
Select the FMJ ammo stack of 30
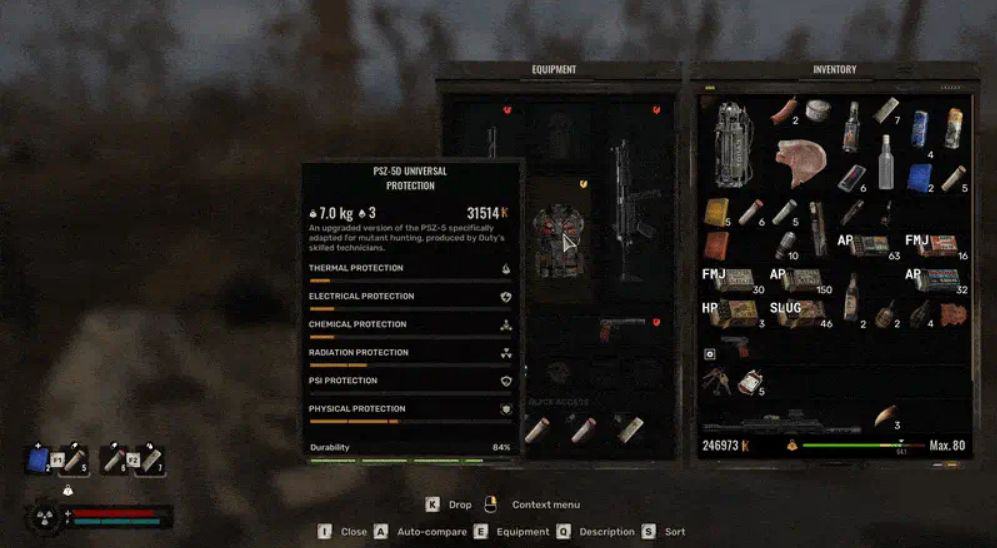coord(731,280)
